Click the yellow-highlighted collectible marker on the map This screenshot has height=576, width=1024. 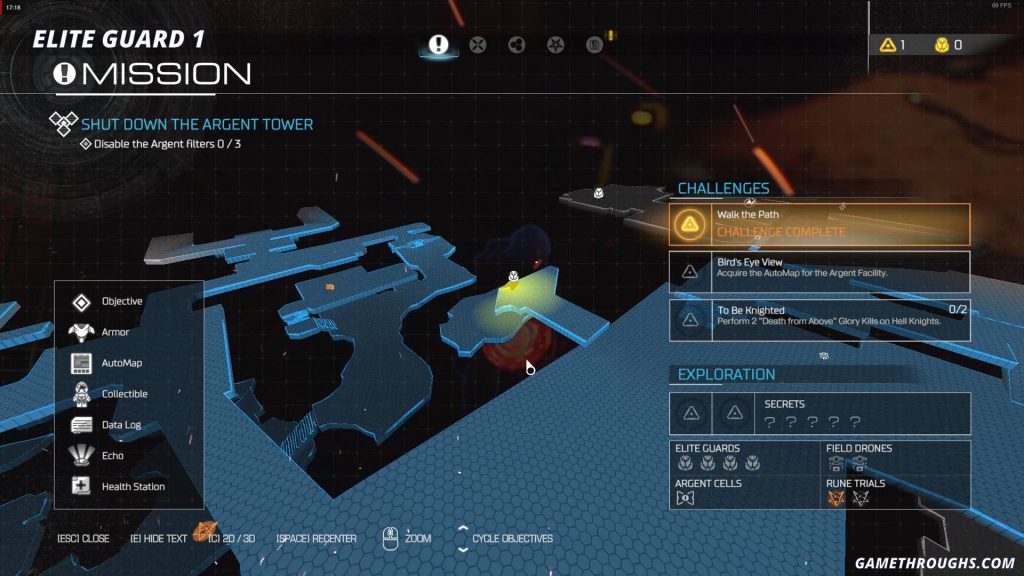[x=513, y=279]
